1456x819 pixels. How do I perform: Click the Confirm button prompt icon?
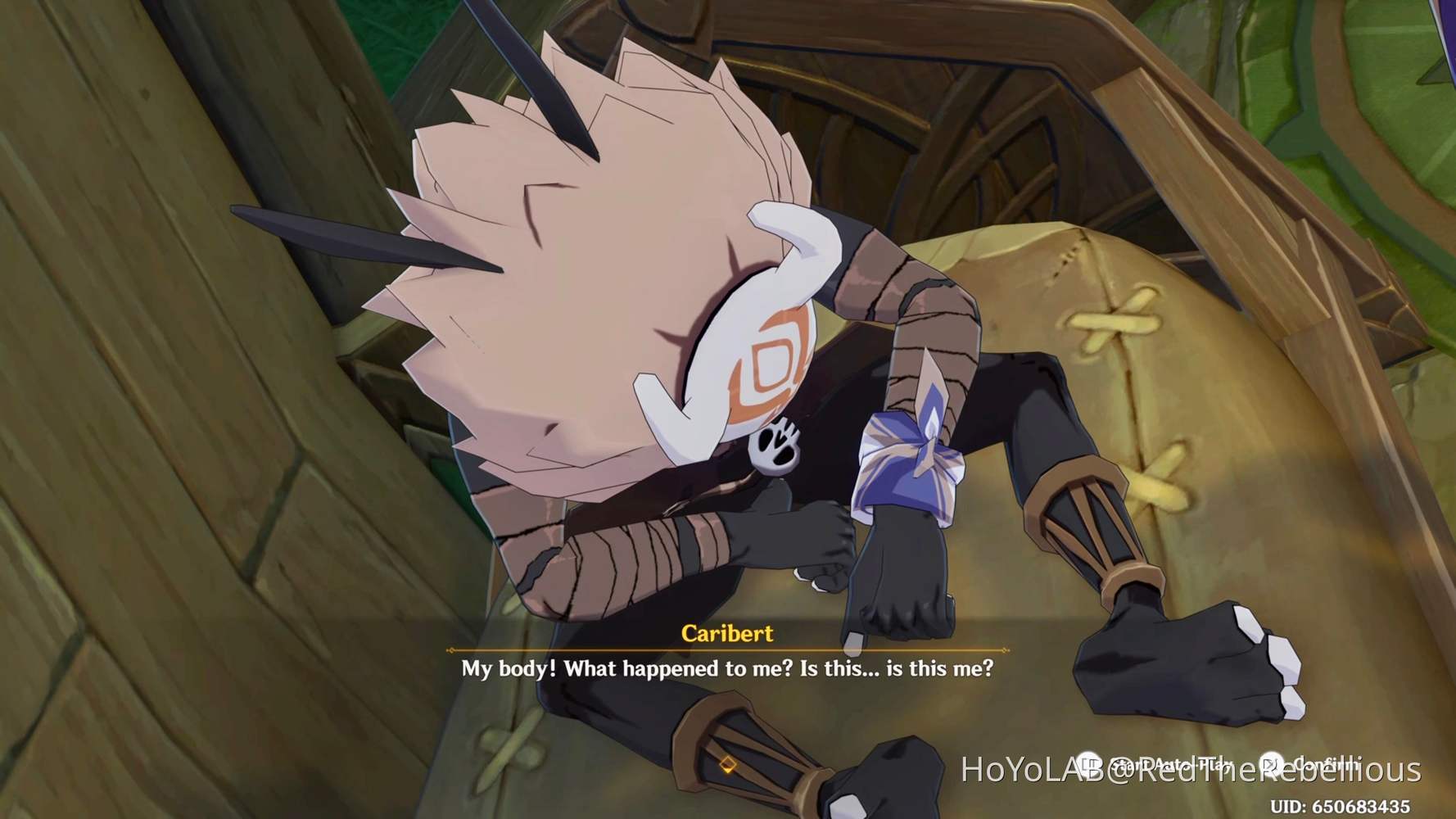tap(1271, 762)
